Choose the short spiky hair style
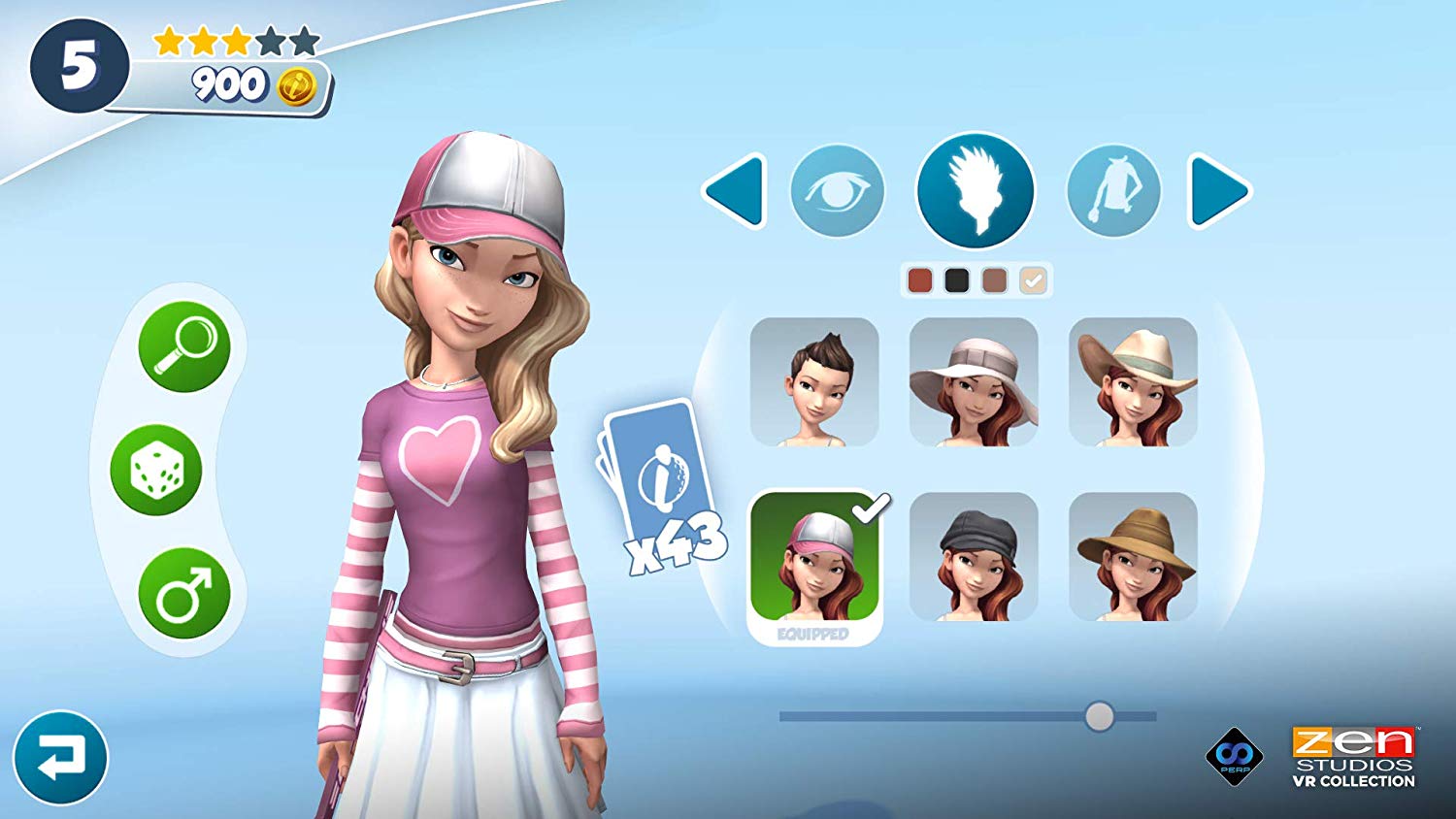 pos(814,382)
